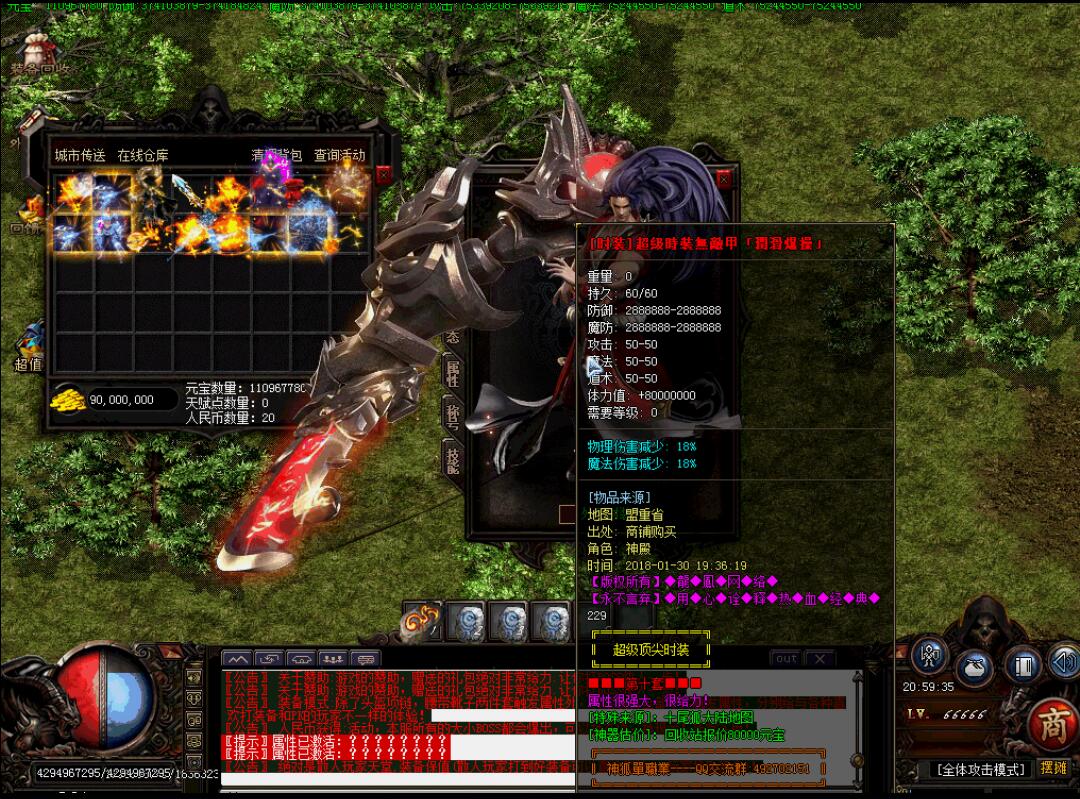Select the gold ingot pile icon

coord(68,398)
